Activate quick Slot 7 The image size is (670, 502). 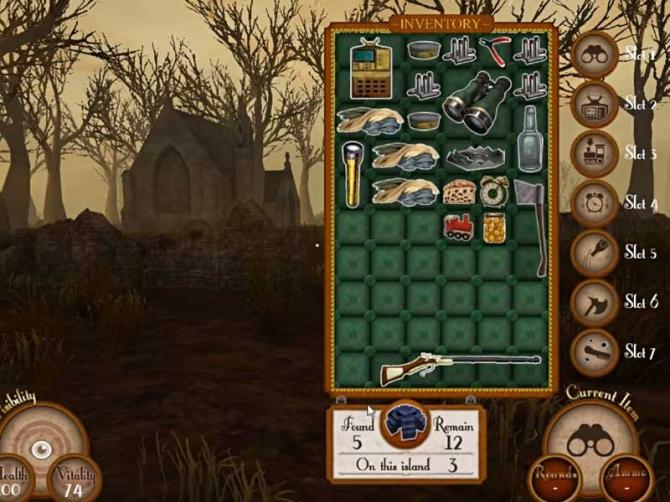[x=594, y=351]
